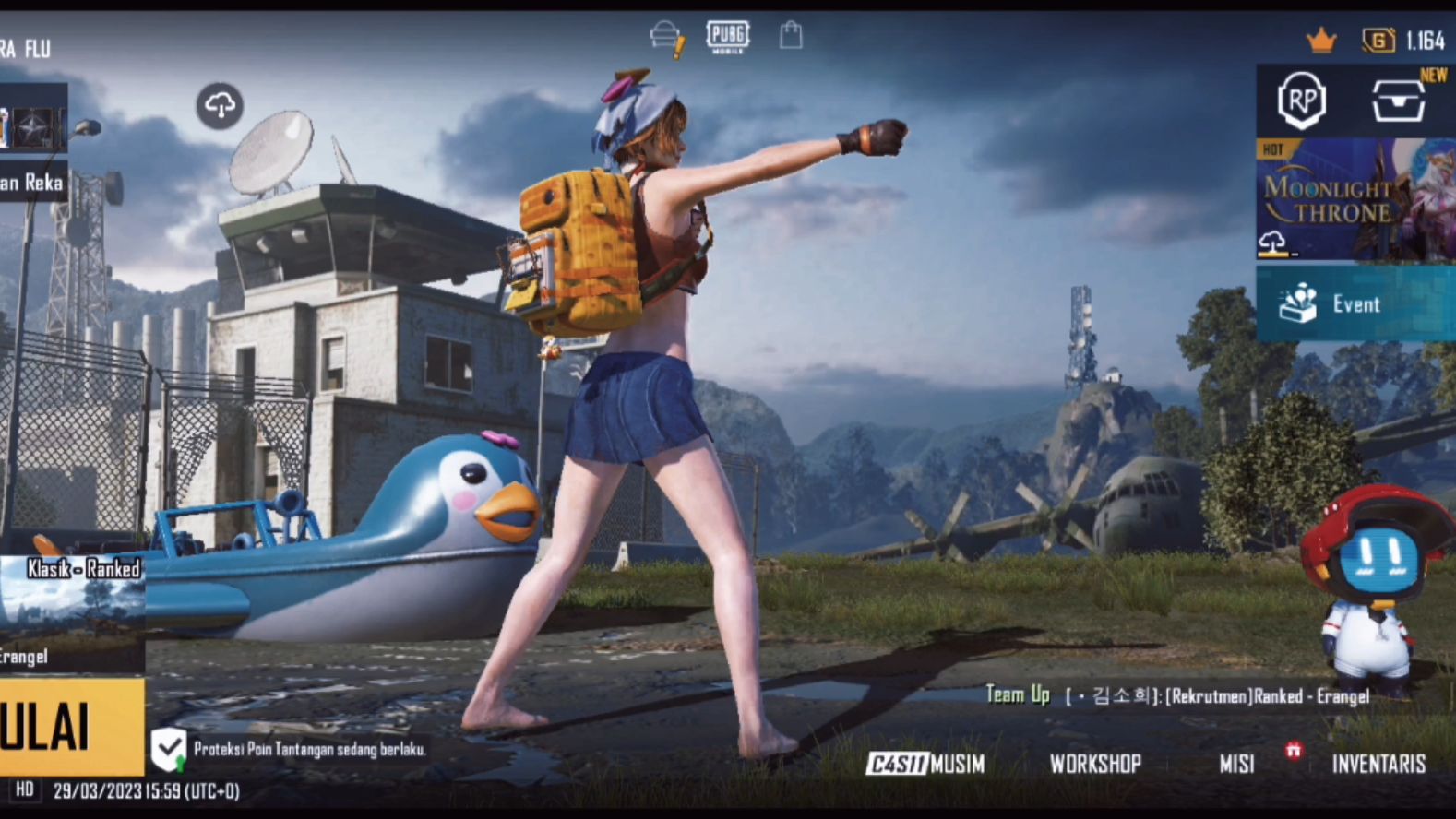Image resolution: width=1456 pixels, height=819 pixels.
Task: Open the shopping bag shop icon
Action: [x=791, y=36]
